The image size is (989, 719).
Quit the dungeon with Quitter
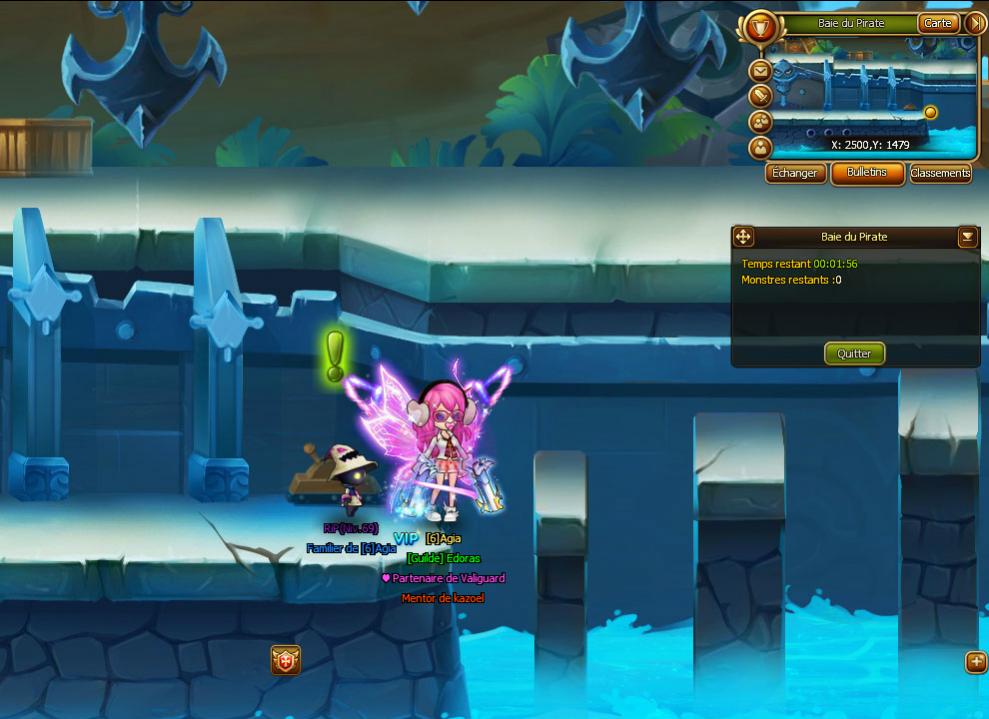(x=854, y=353)
